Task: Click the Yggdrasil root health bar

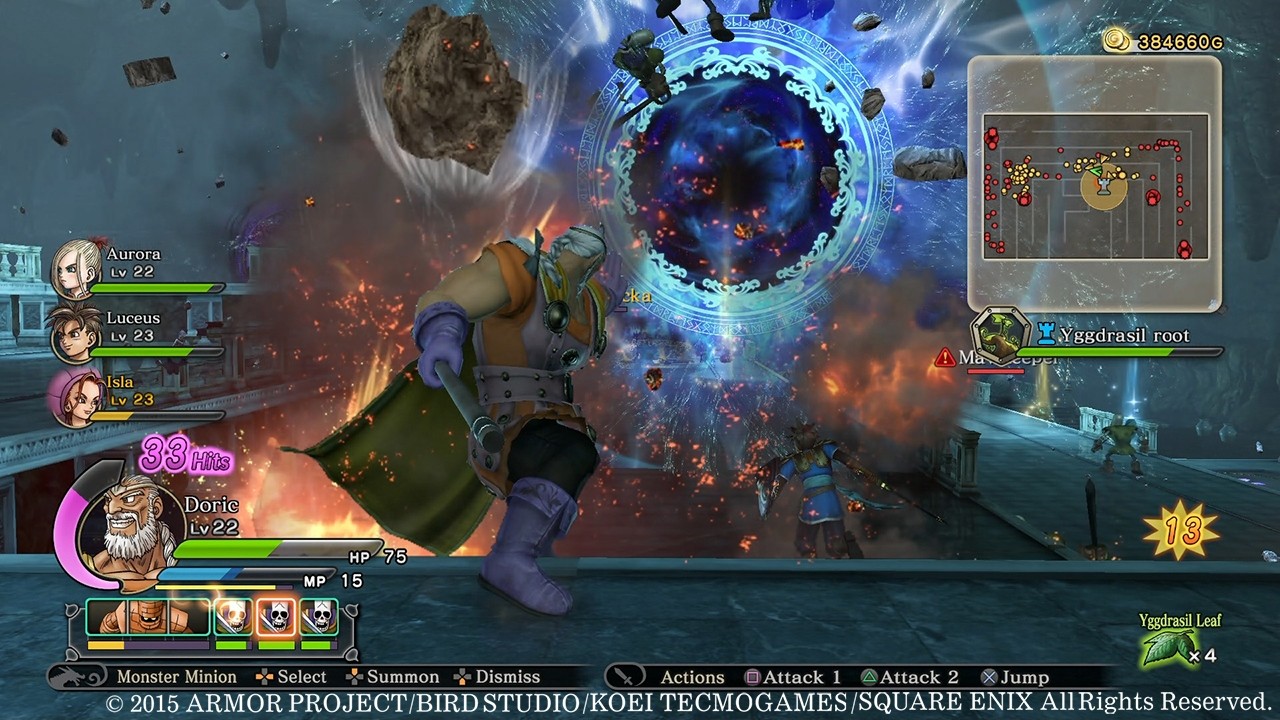Action: 1120,352
